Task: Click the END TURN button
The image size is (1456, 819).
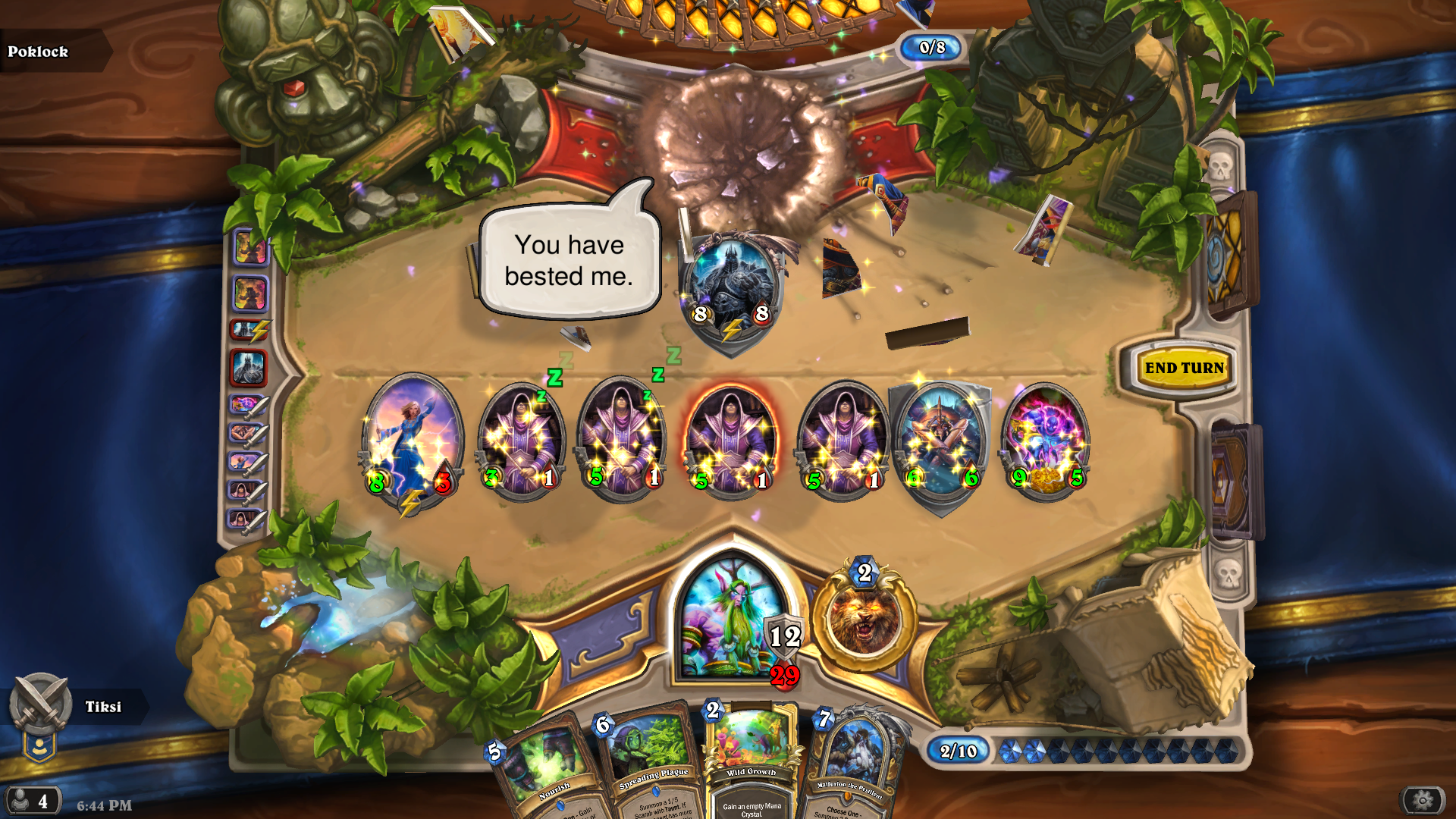Action: tap(1184, 369)
